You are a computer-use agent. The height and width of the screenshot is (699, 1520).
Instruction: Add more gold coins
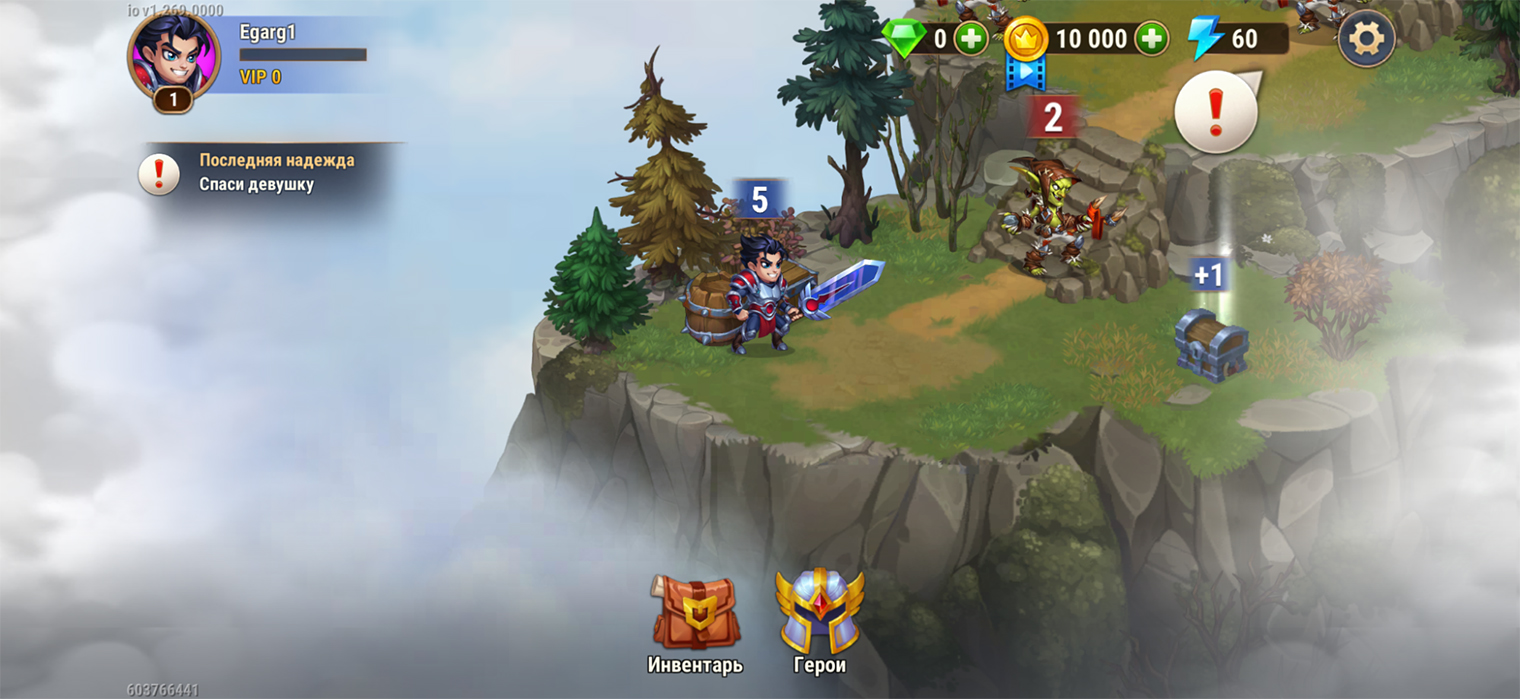1152,39
